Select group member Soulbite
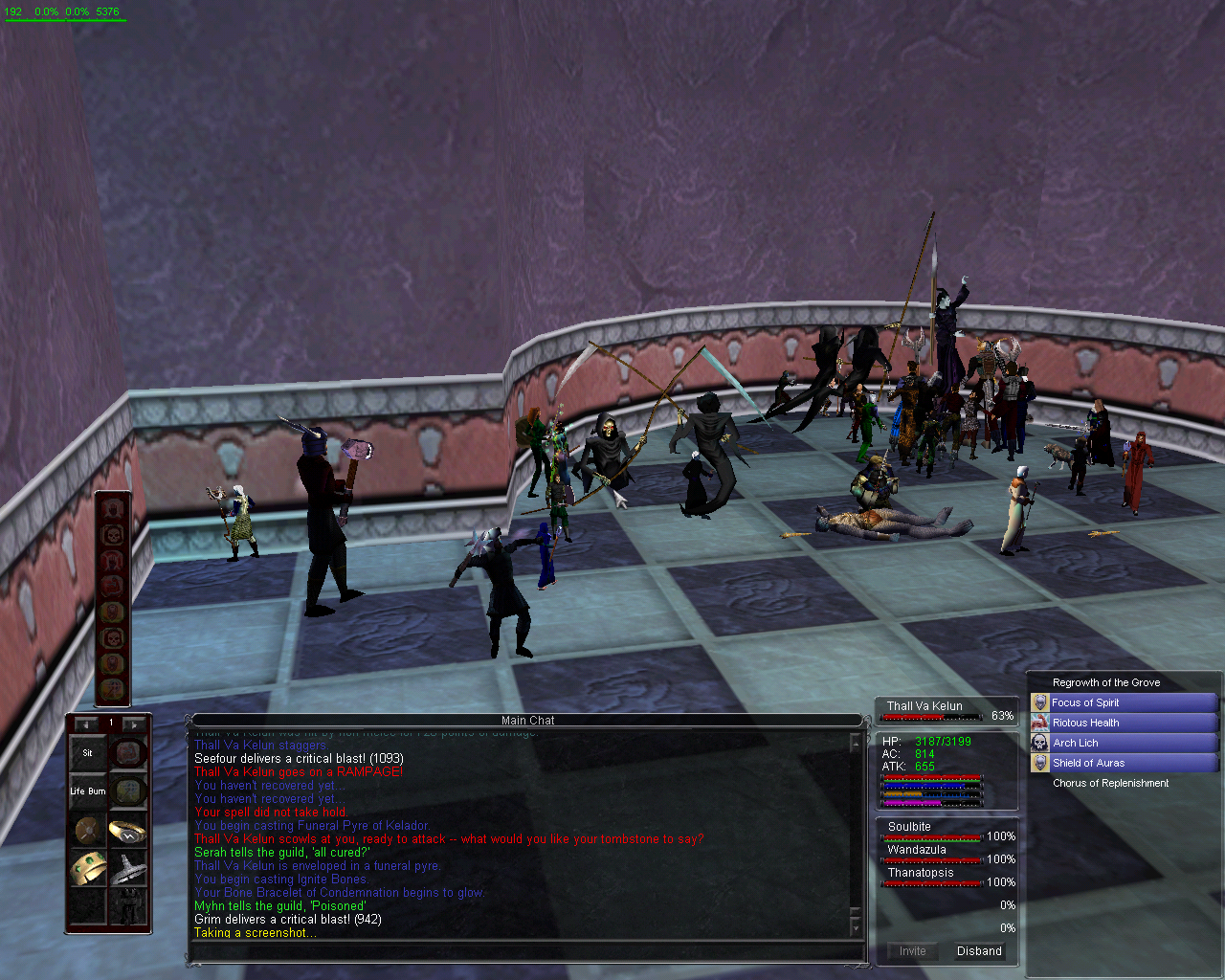 [909, 827]
